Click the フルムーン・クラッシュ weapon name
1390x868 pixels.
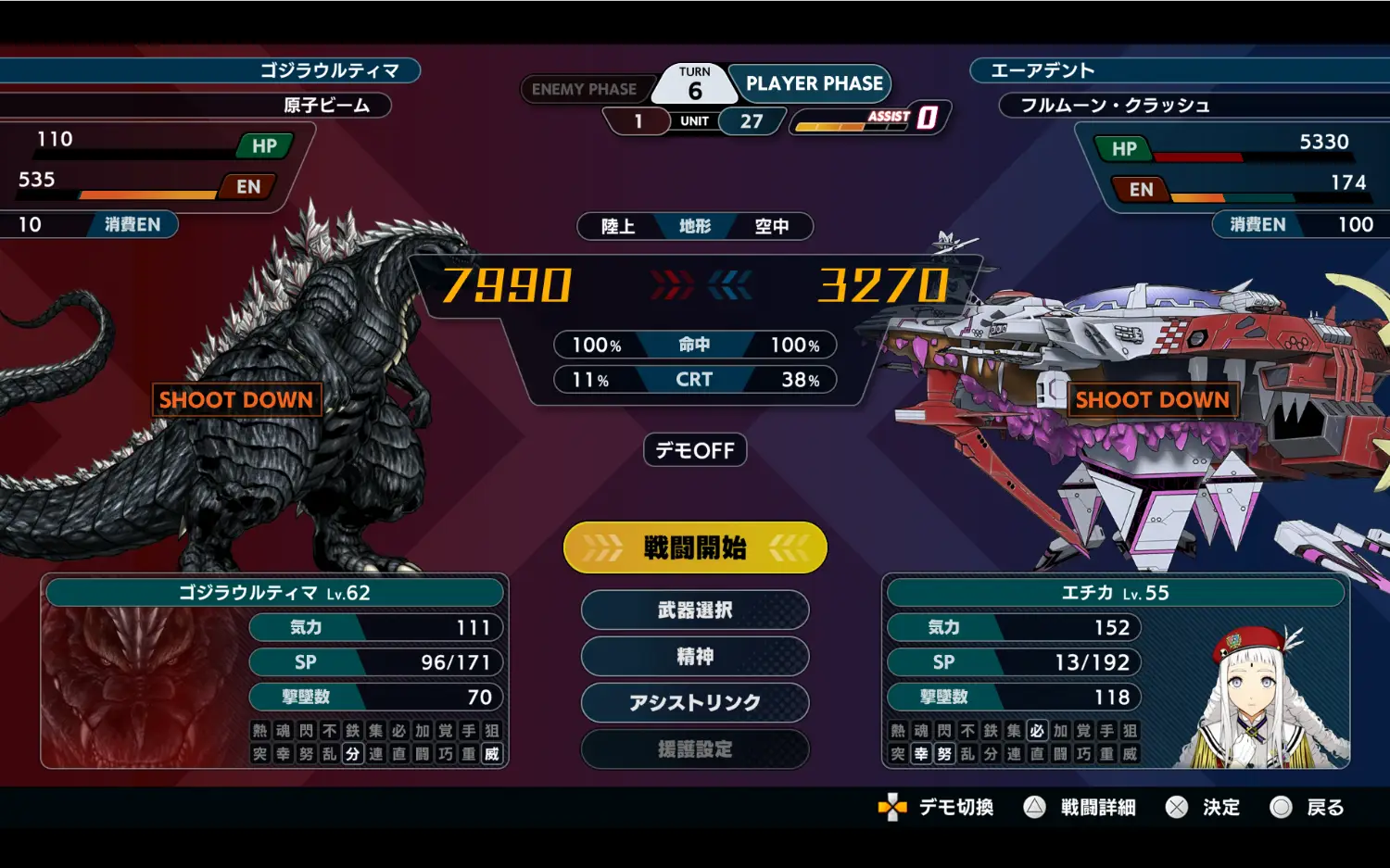[1115, 106]
